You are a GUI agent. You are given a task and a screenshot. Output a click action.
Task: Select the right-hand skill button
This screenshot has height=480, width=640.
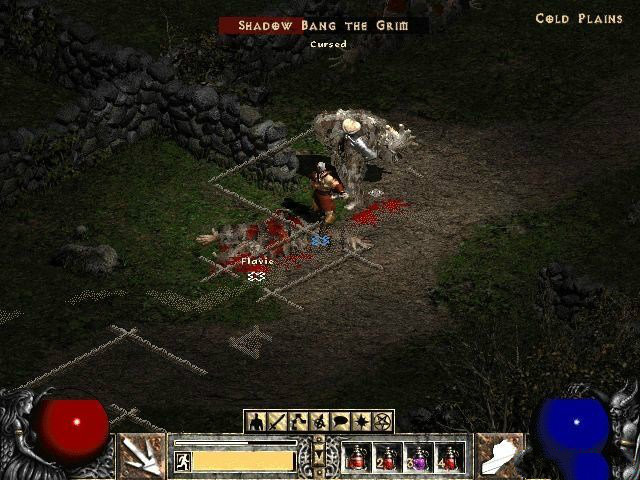tap(500, 456)
